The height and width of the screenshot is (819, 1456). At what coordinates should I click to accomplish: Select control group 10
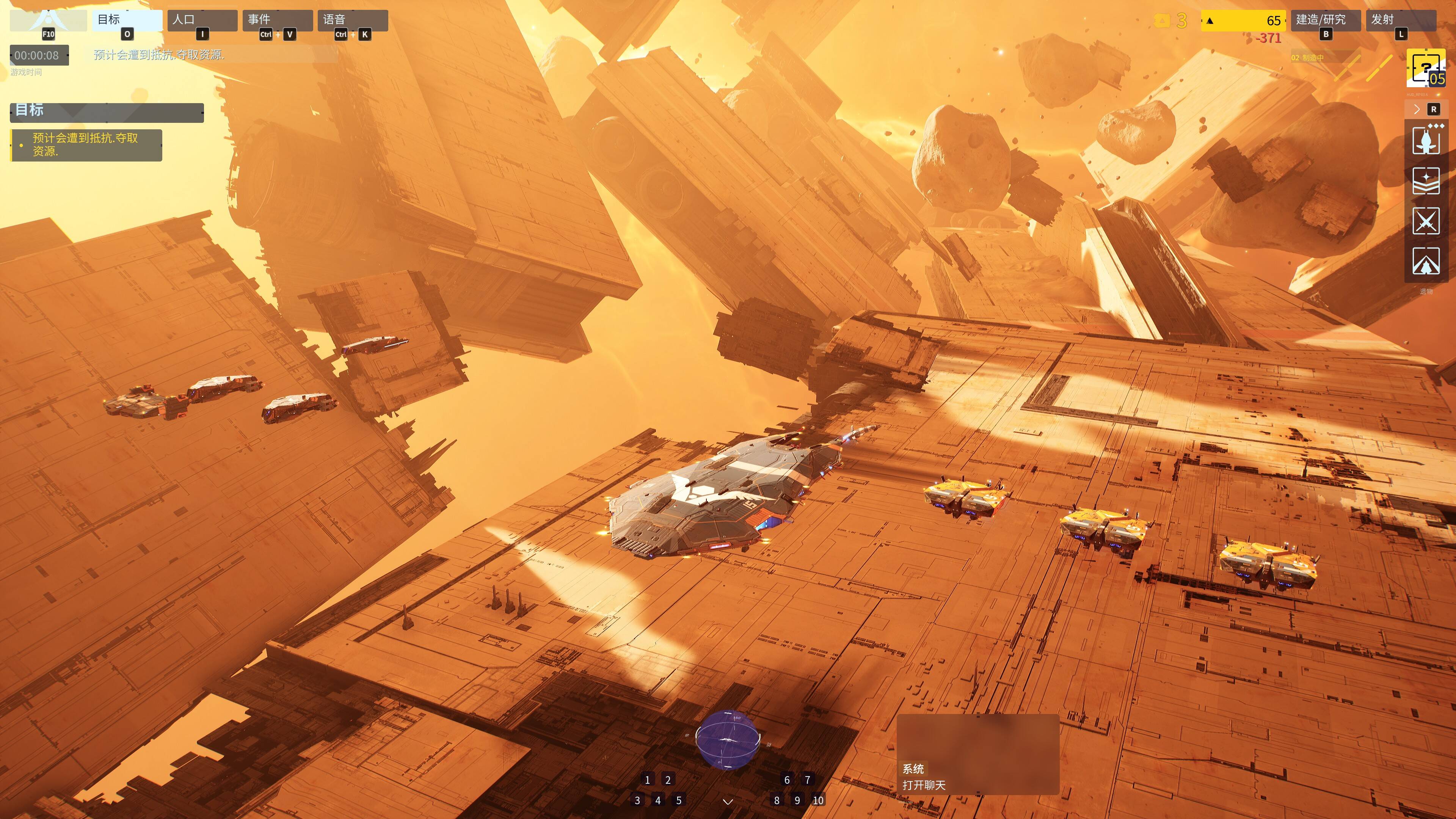pos(818,800)
